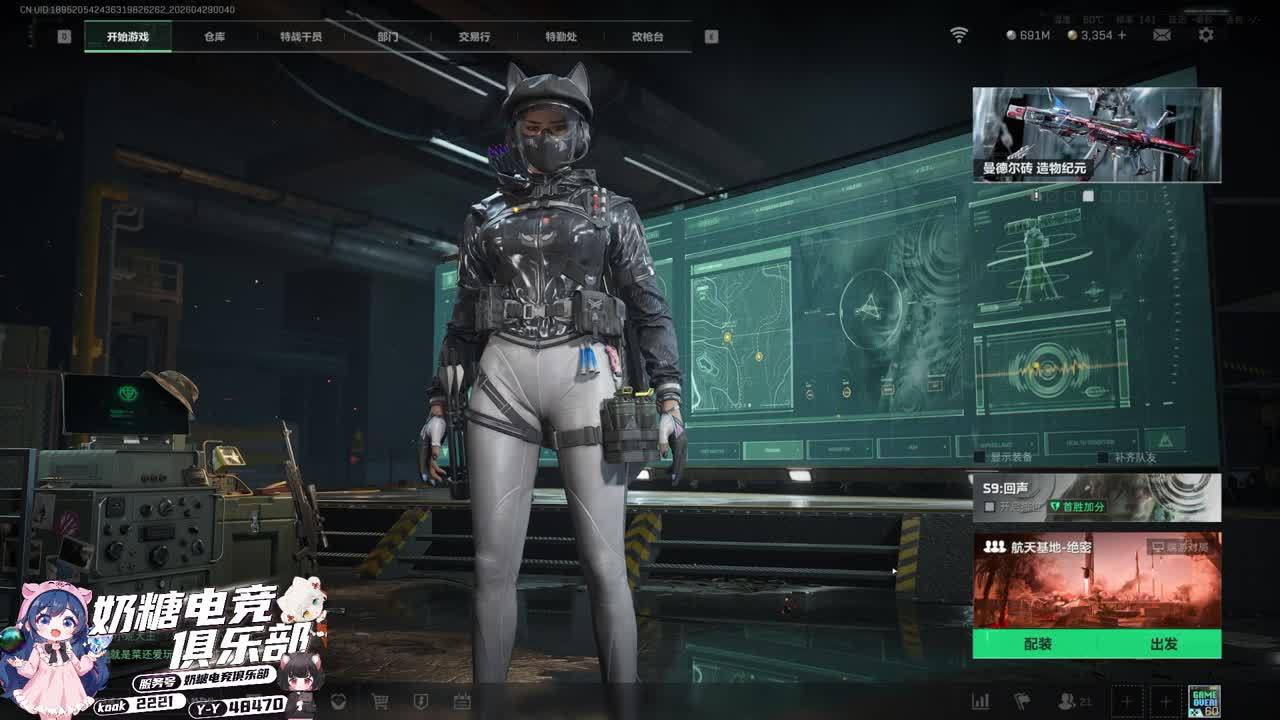Select the 特战干员 operators tab

(301, 37)
